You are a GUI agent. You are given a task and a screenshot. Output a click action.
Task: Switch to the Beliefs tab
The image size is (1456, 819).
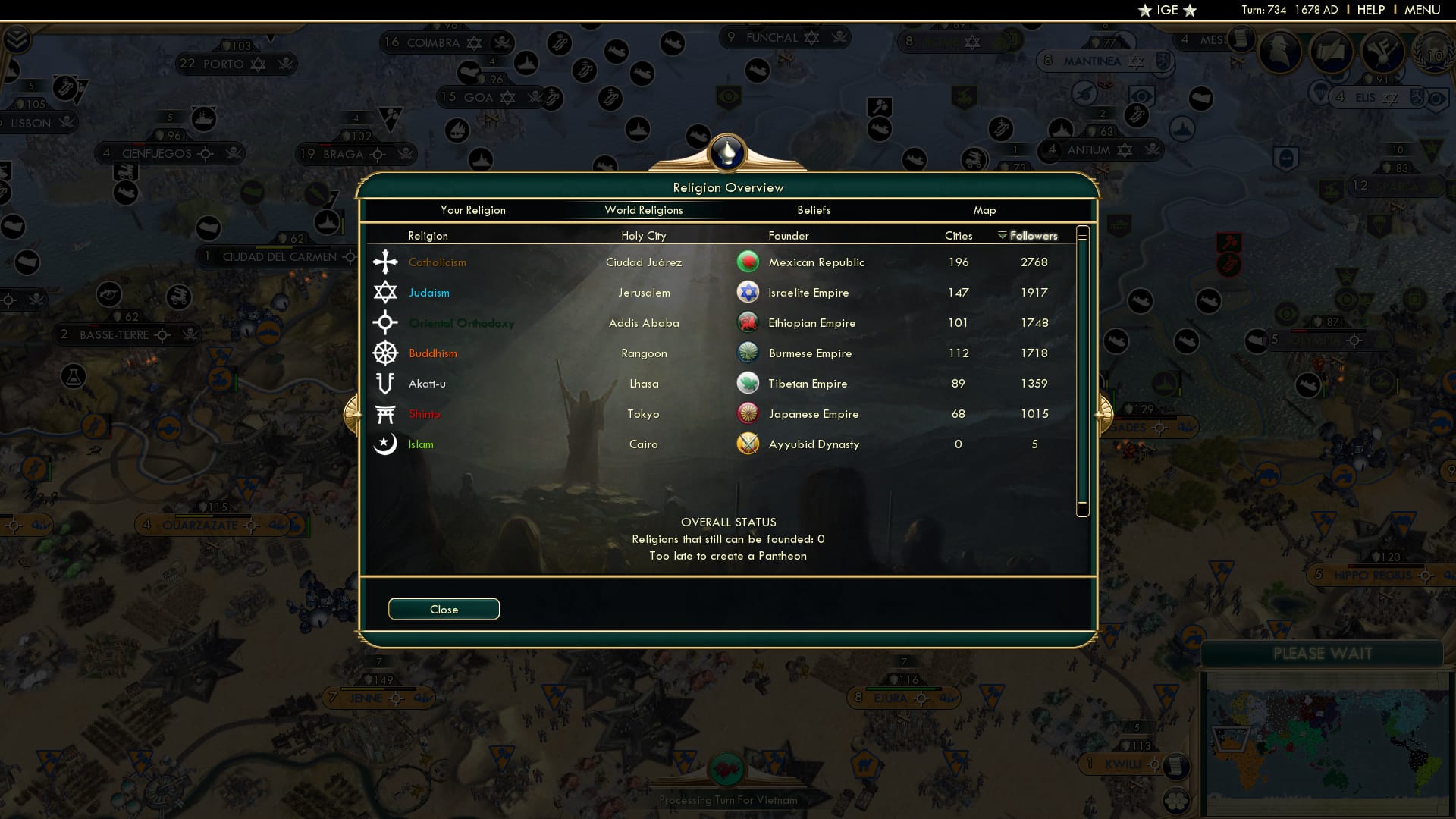point(813,210)
